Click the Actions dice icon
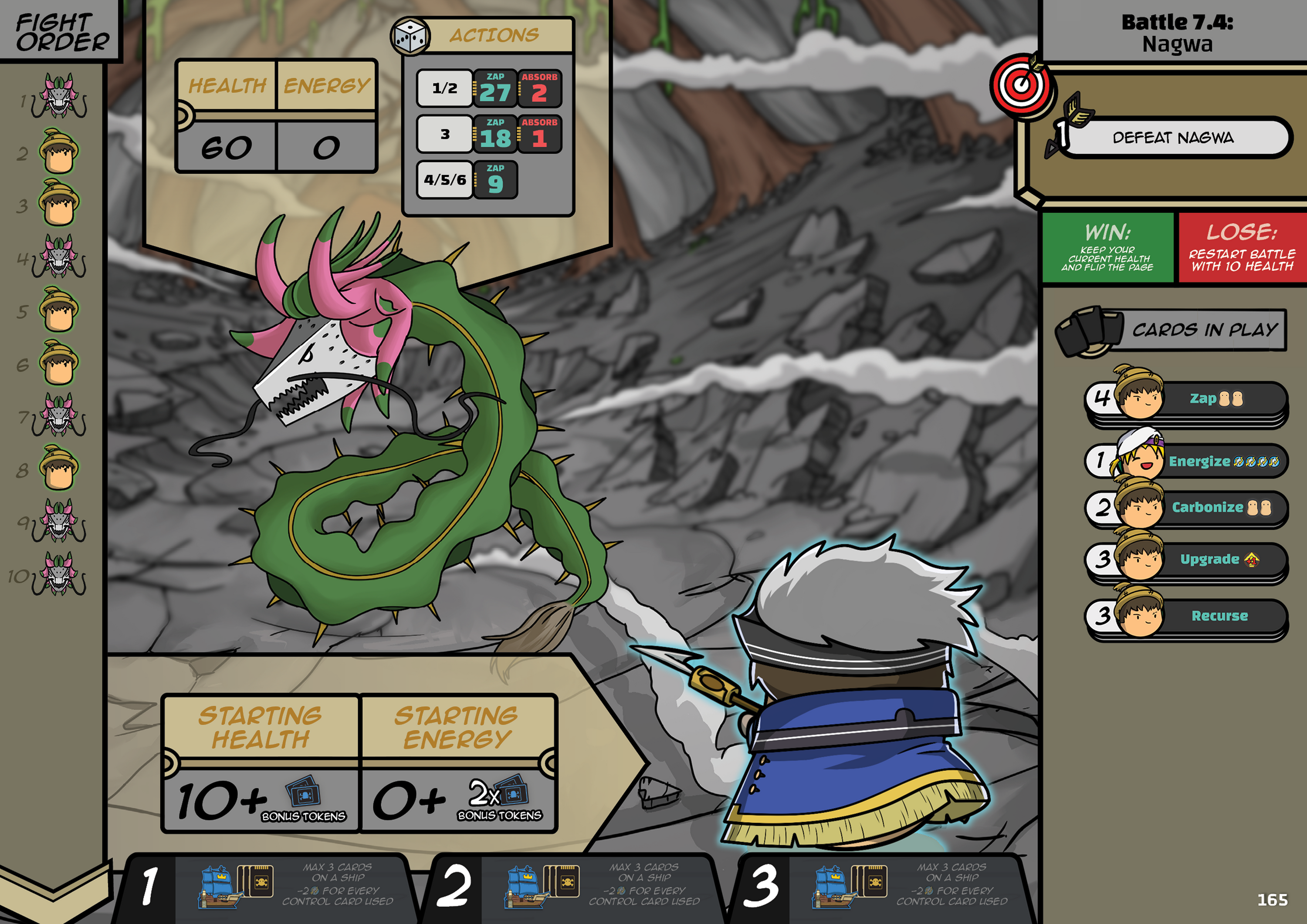The width and height of the screenshot is (1307, 924). coord(410,37)
